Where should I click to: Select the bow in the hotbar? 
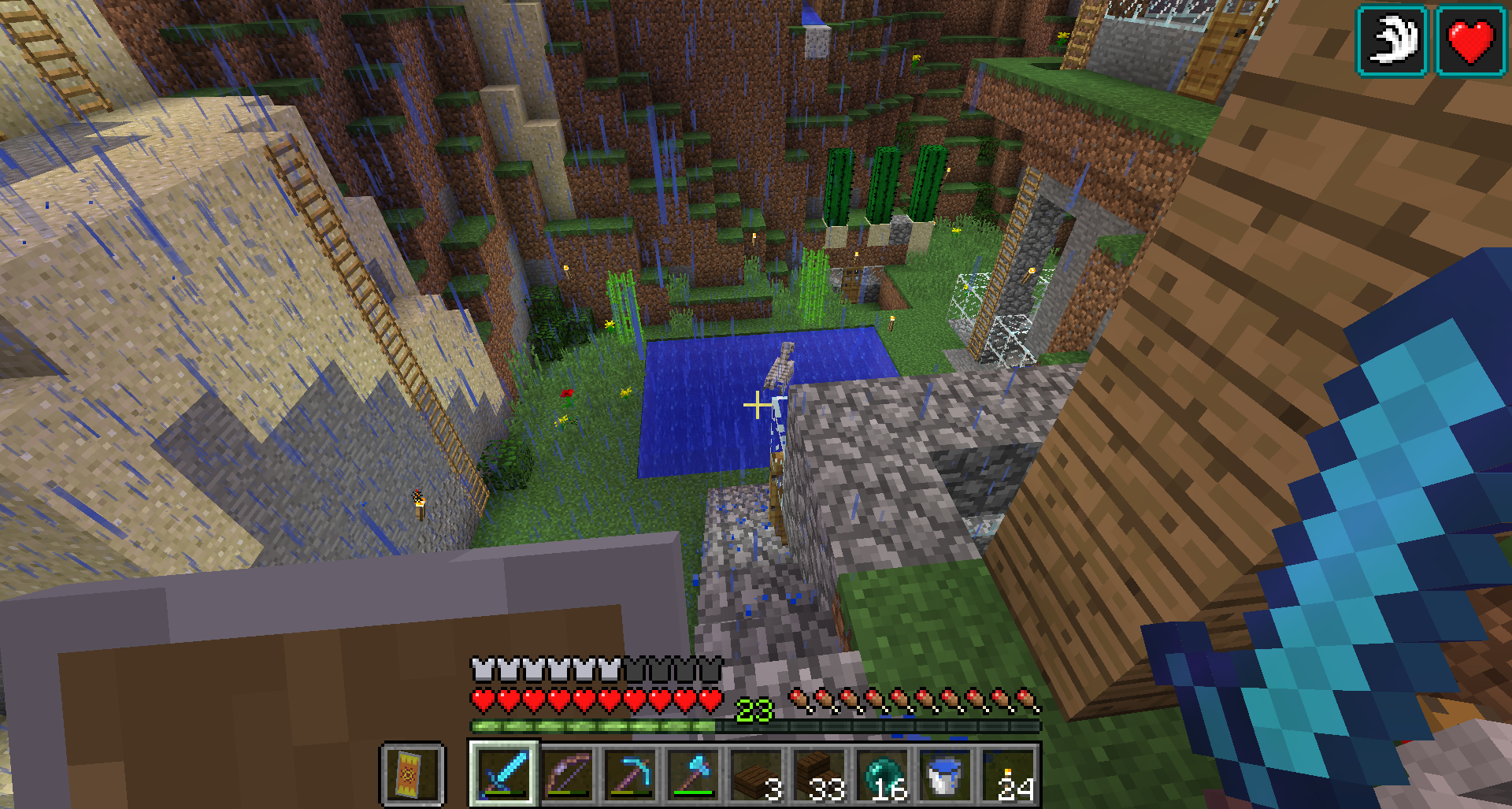(x=567, y=774)
